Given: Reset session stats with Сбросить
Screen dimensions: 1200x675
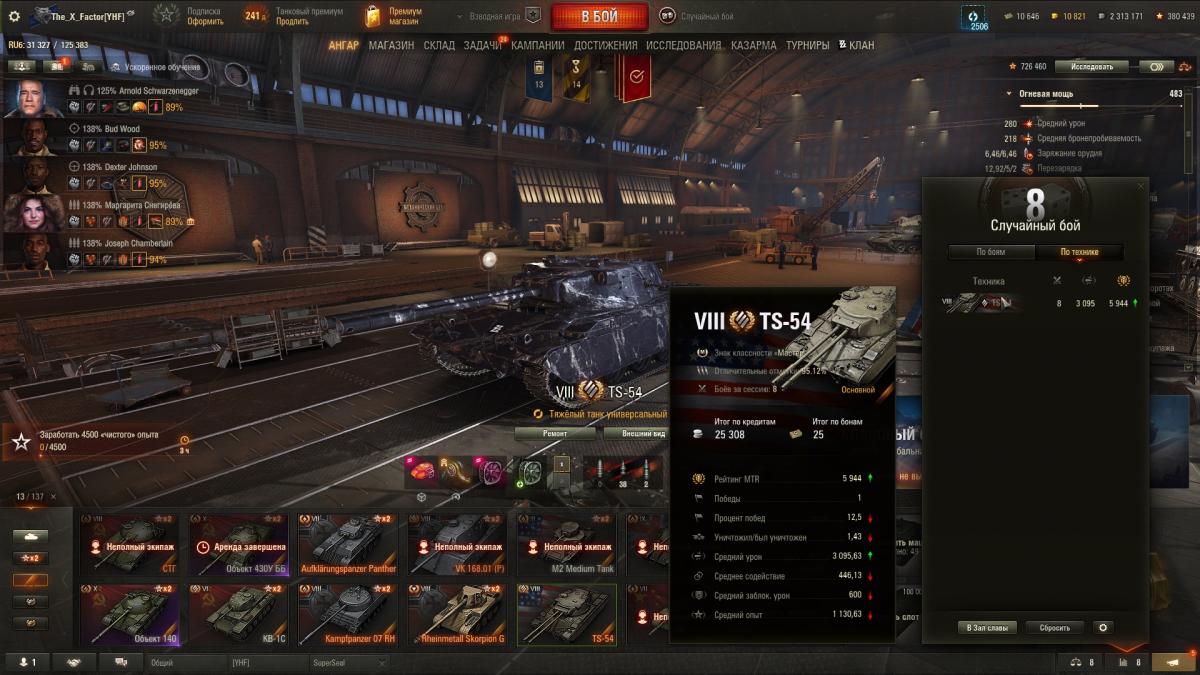Looking at the screenshot, I should click(1054, 628).
